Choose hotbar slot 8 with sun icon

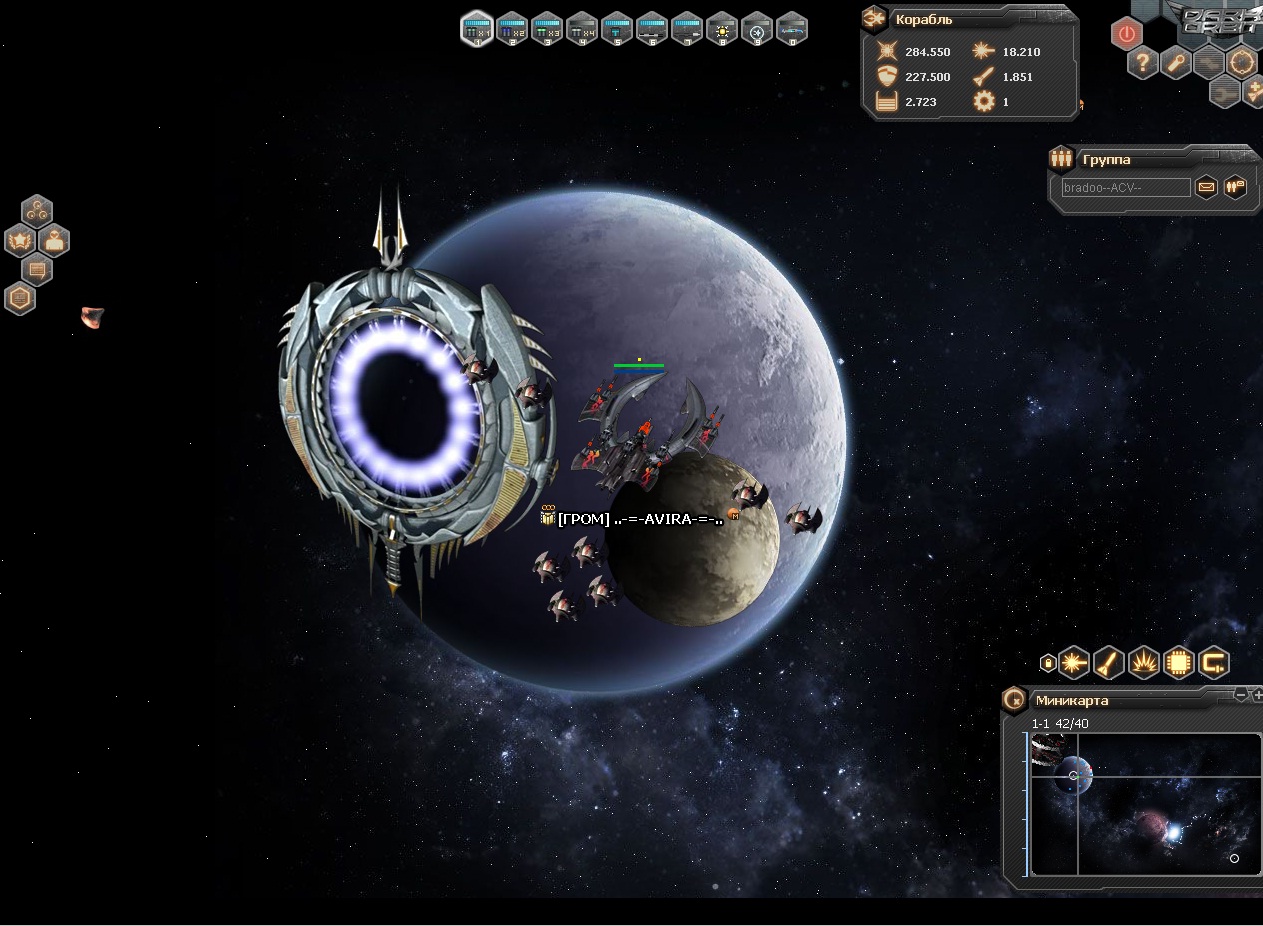pyautogui.click(x=722, y=29)
